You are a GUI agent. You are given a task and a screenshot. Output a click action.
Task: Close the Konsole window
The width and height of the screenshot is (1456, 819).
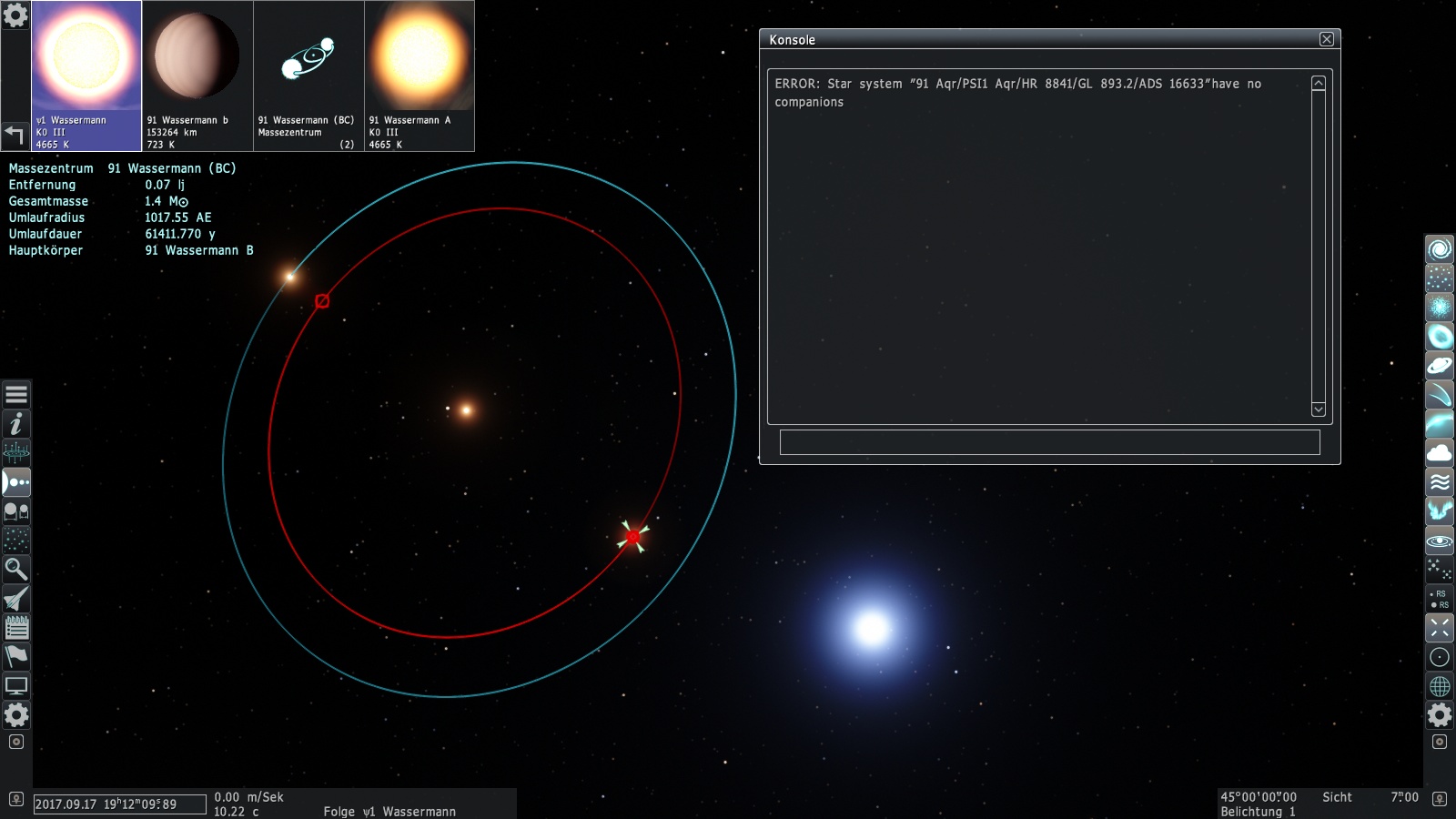click(x=1327, y=39)
